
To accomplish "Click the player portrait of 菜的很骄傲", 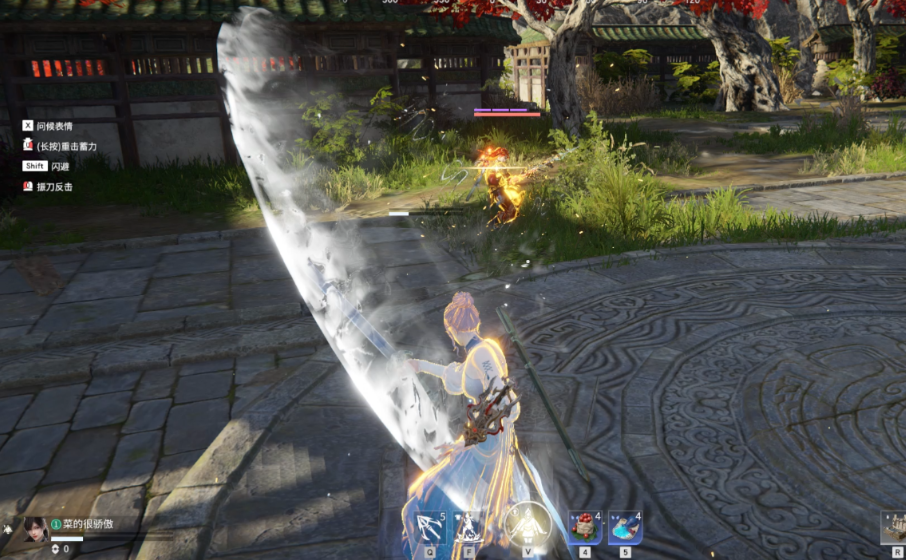I will tap(36, 528).
